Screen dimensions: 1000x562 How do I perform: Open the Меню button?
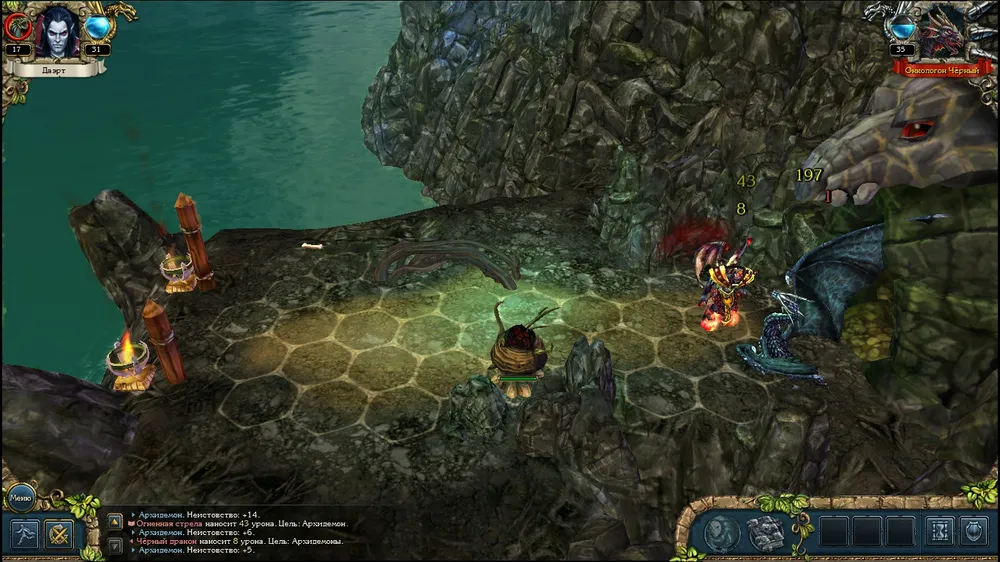(x=21, y=496)
